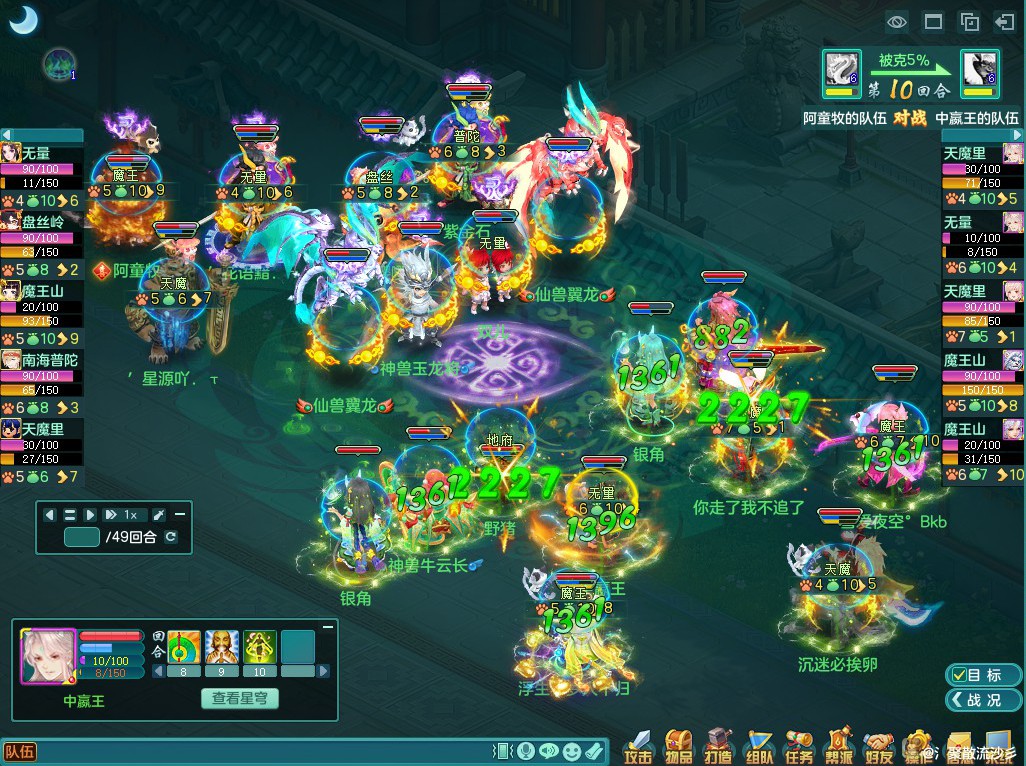Image resolution: width=1026 pixels, height=766 pixels.
Task: Click the exit battle arrow icon
Action: [1004, 21]
